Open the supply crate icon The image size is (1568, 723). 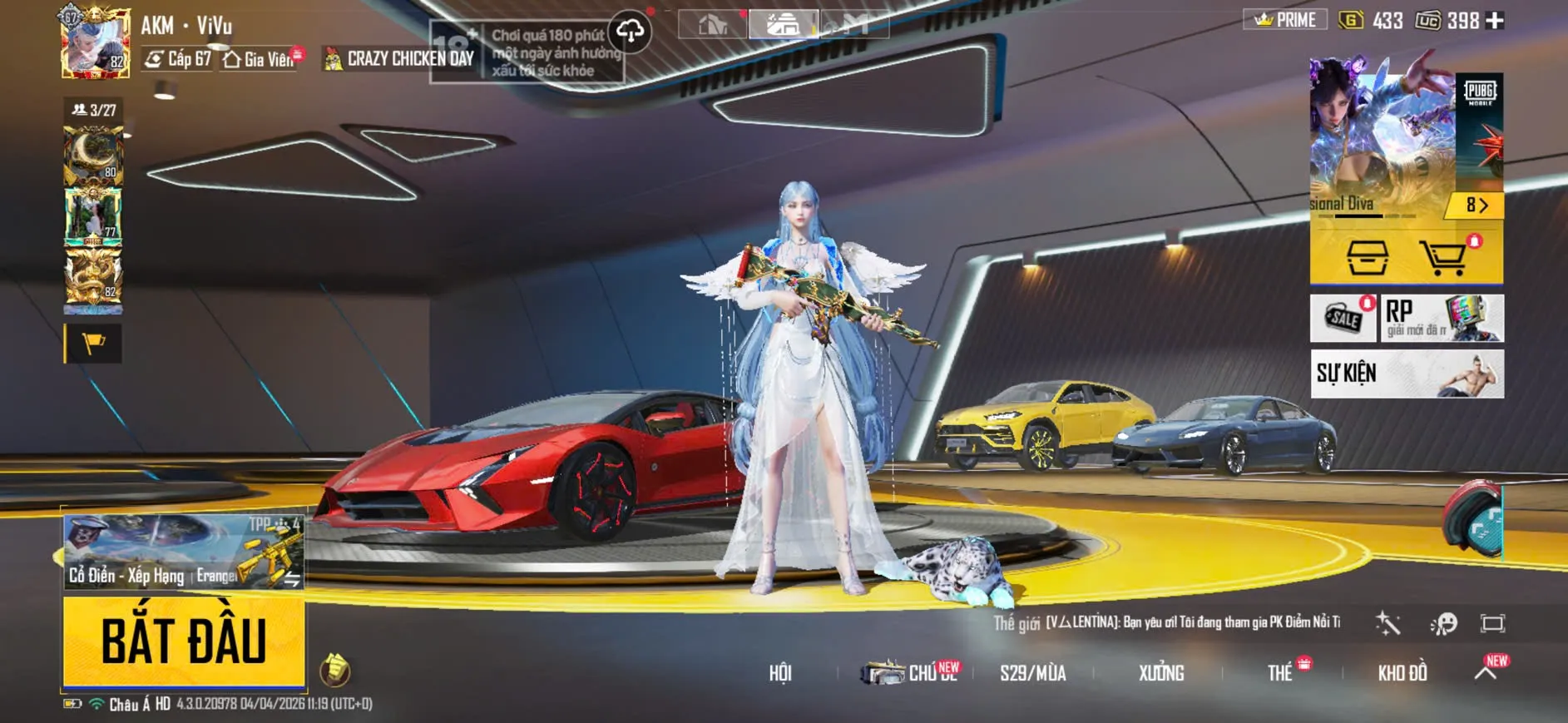click(x=1367, y=258)
